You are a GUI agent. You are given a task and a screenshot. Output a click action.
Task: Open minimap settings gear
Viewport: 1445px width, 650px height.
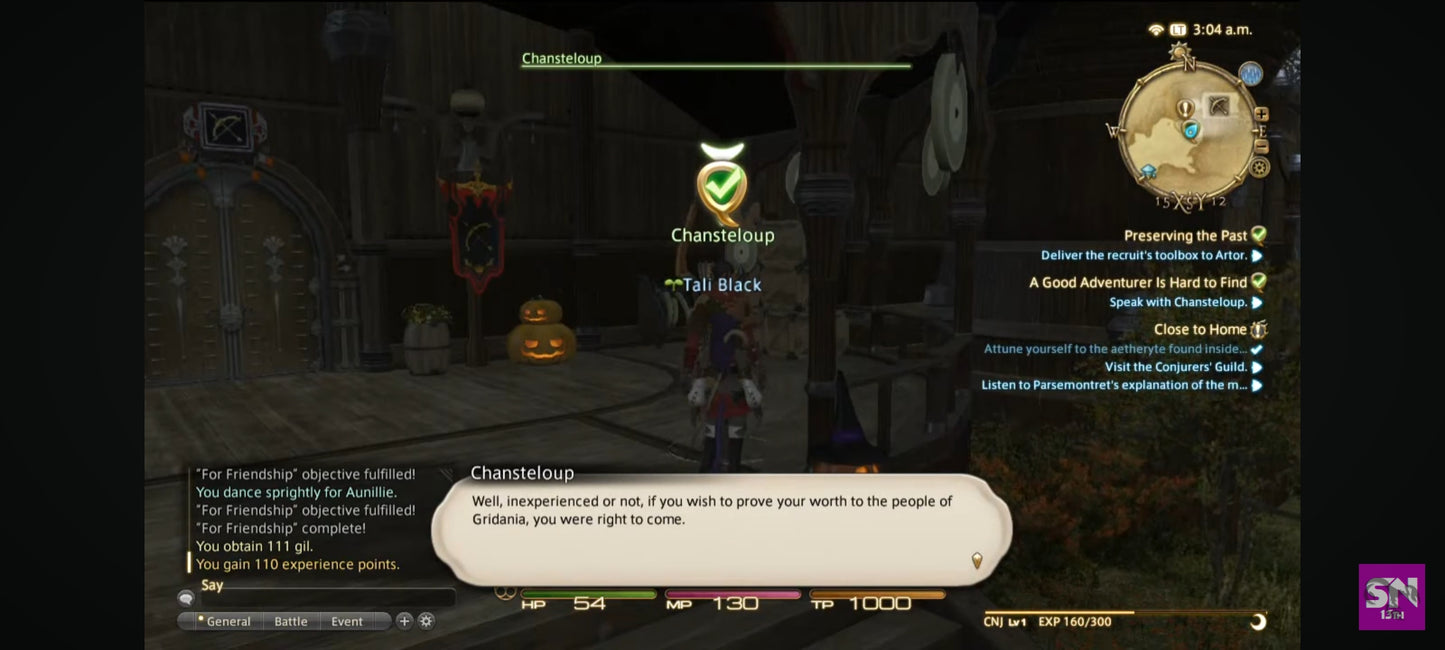point(1260,167)
